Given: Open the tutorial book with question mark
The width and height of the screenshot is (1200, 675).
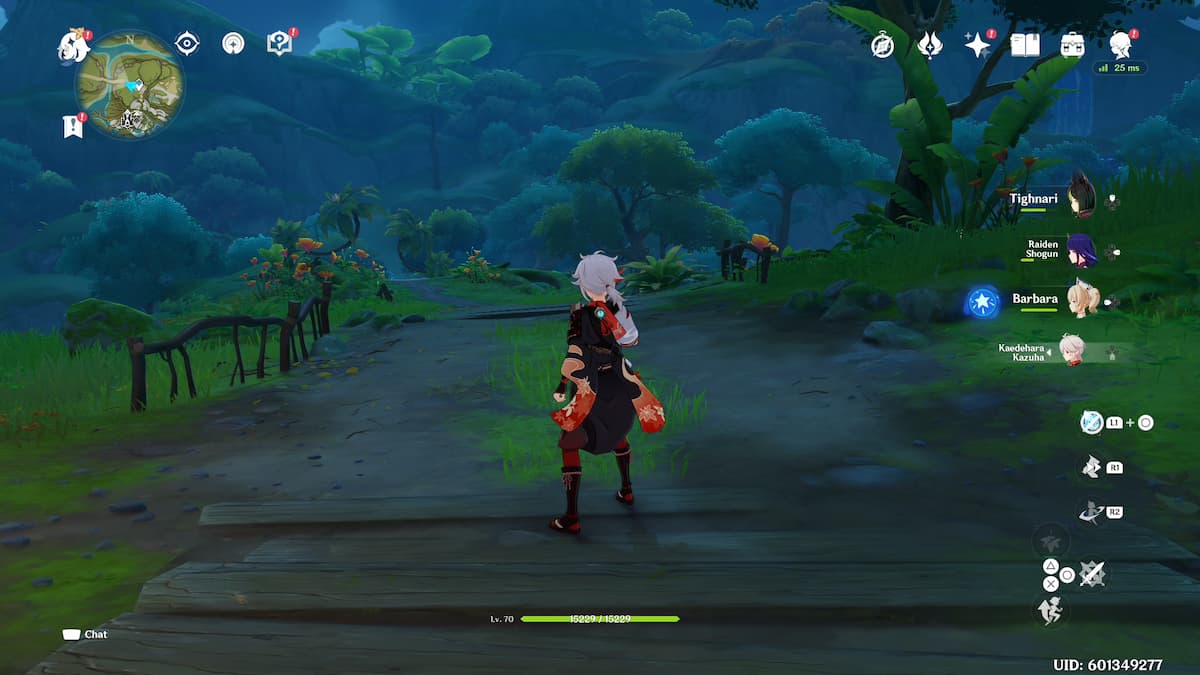Looking at the screenshot, I should click(x=279, y=43).
